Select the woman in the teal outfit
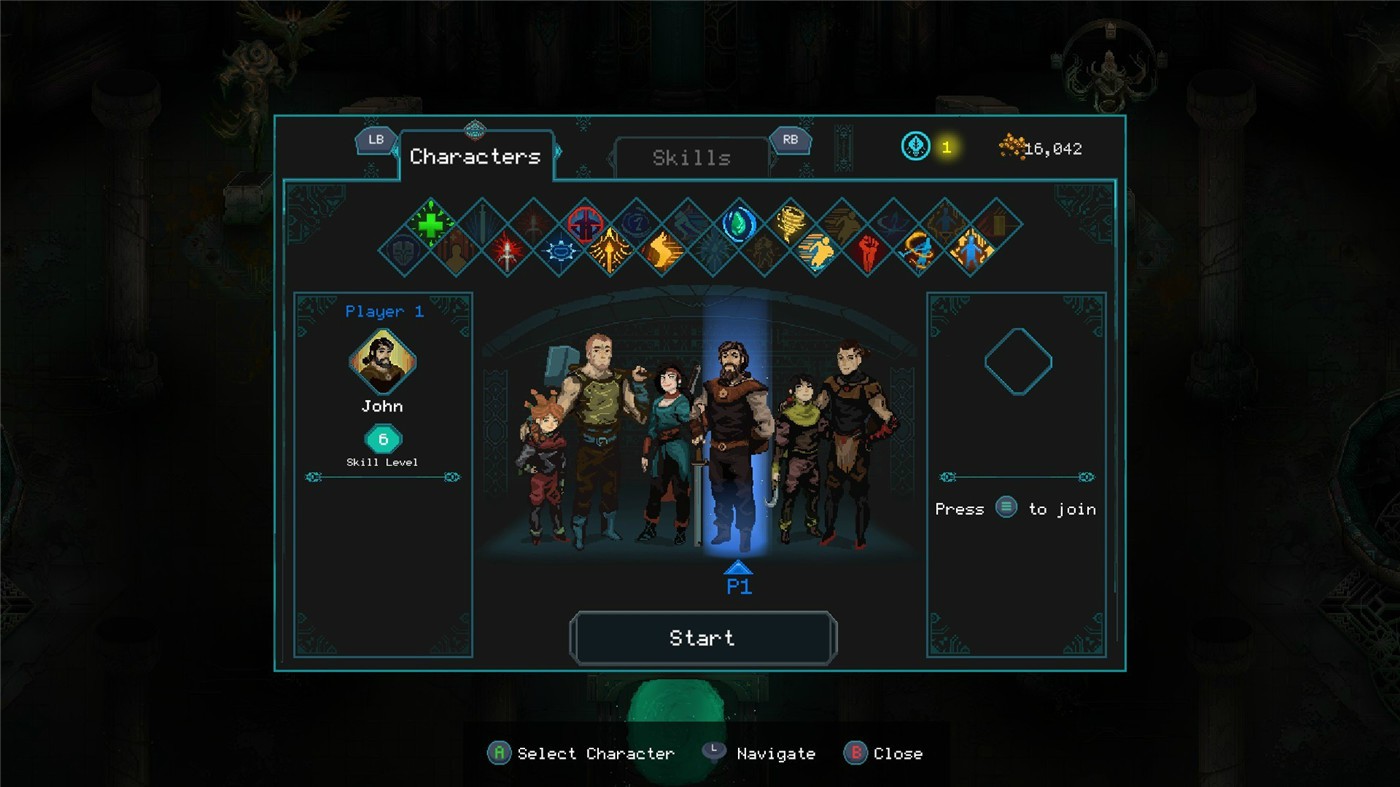The width and height of the screenshot is (1400, 787). [x=667, y=450]
